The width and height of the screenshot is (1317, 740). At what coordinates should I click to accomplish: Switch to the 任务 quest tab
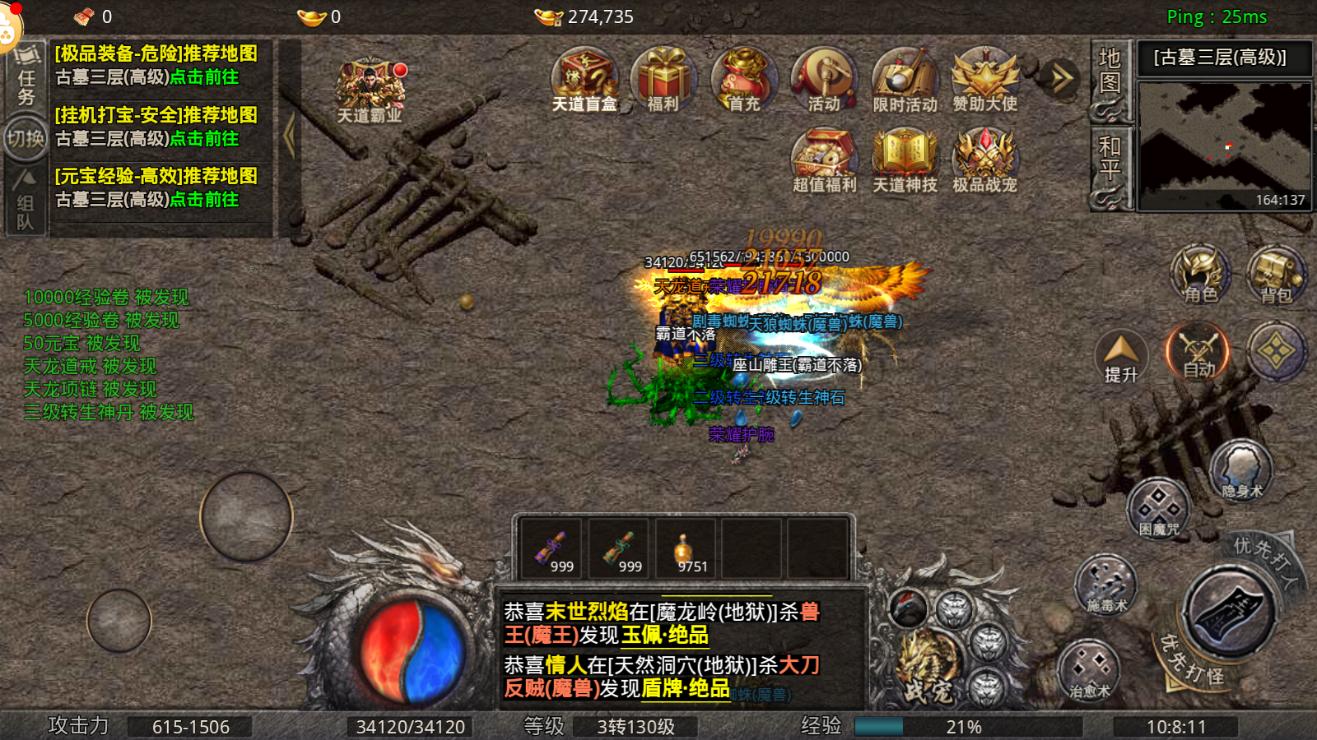(x=24, y=75)
